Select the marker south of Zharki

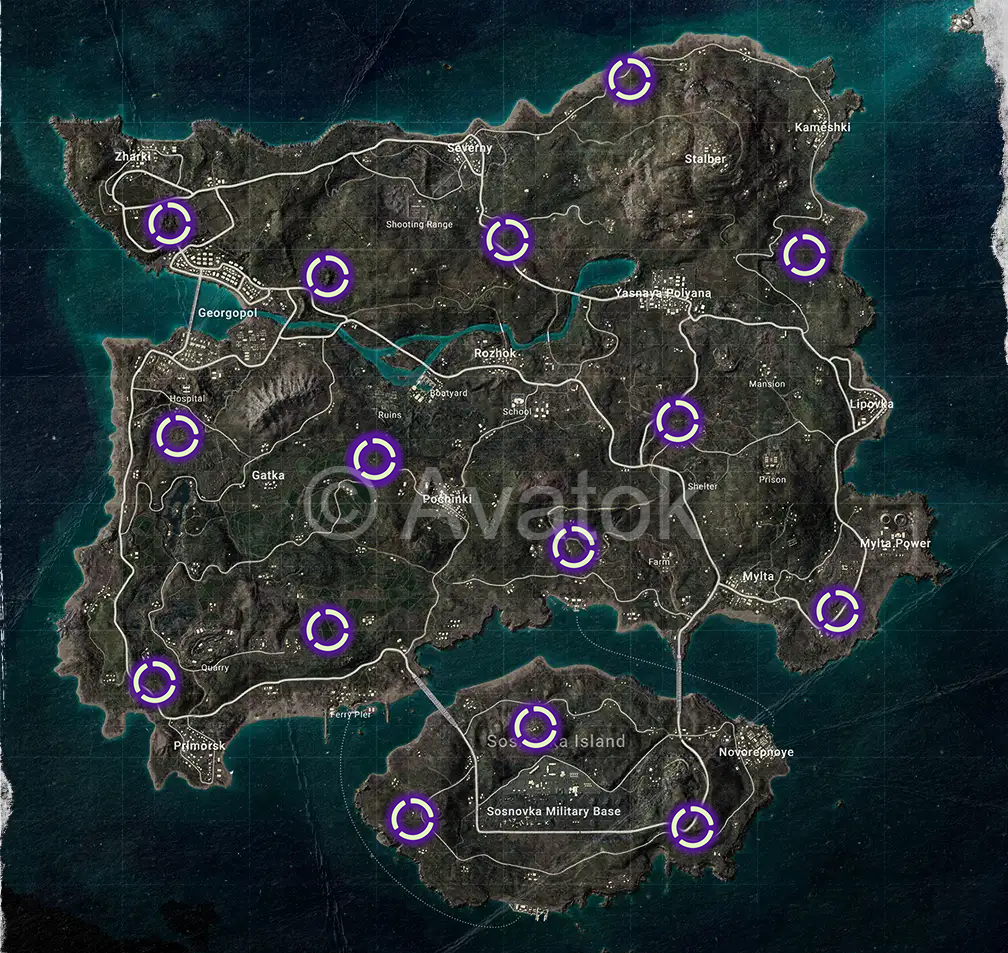click(169, 222)
